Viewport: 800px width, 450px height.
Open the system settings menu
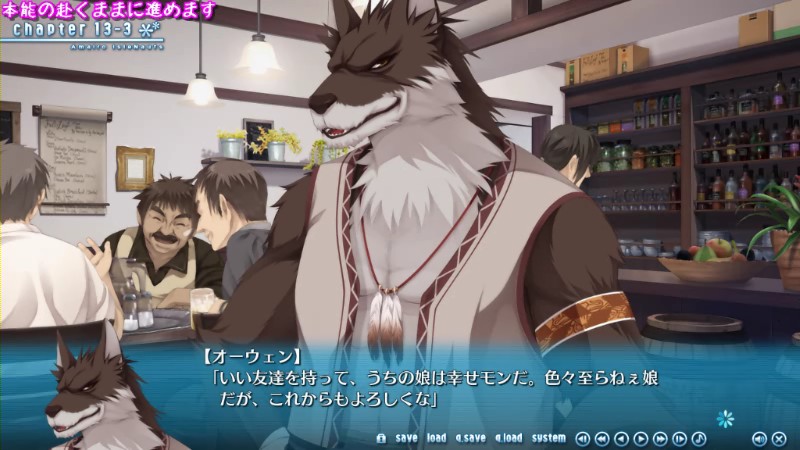(548, 438)
